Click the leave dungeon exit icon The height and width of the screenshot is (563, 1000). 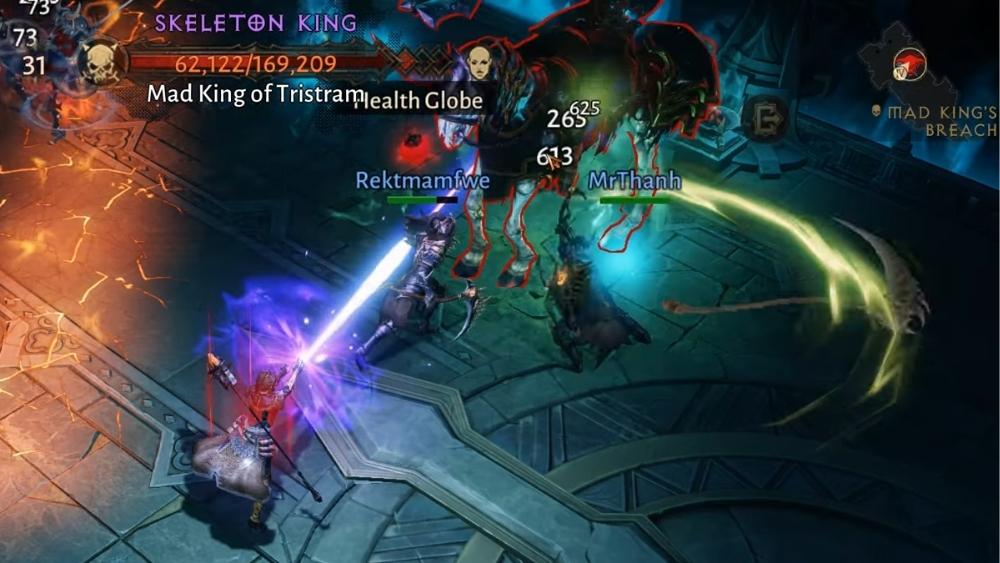767,118
